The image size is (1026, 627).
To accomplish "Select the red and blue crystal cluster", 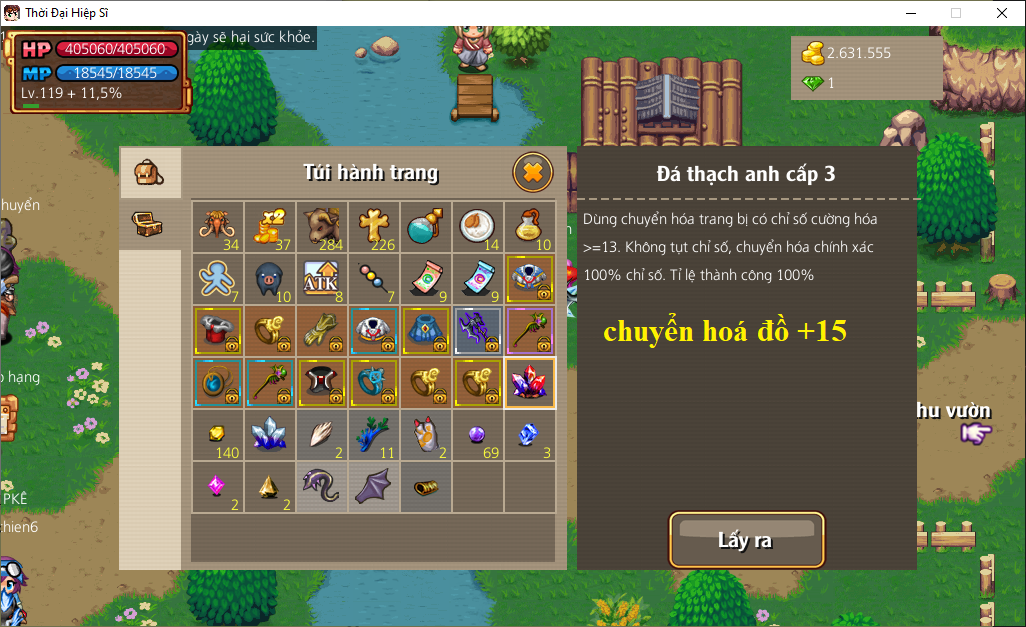I will (529, 383).
